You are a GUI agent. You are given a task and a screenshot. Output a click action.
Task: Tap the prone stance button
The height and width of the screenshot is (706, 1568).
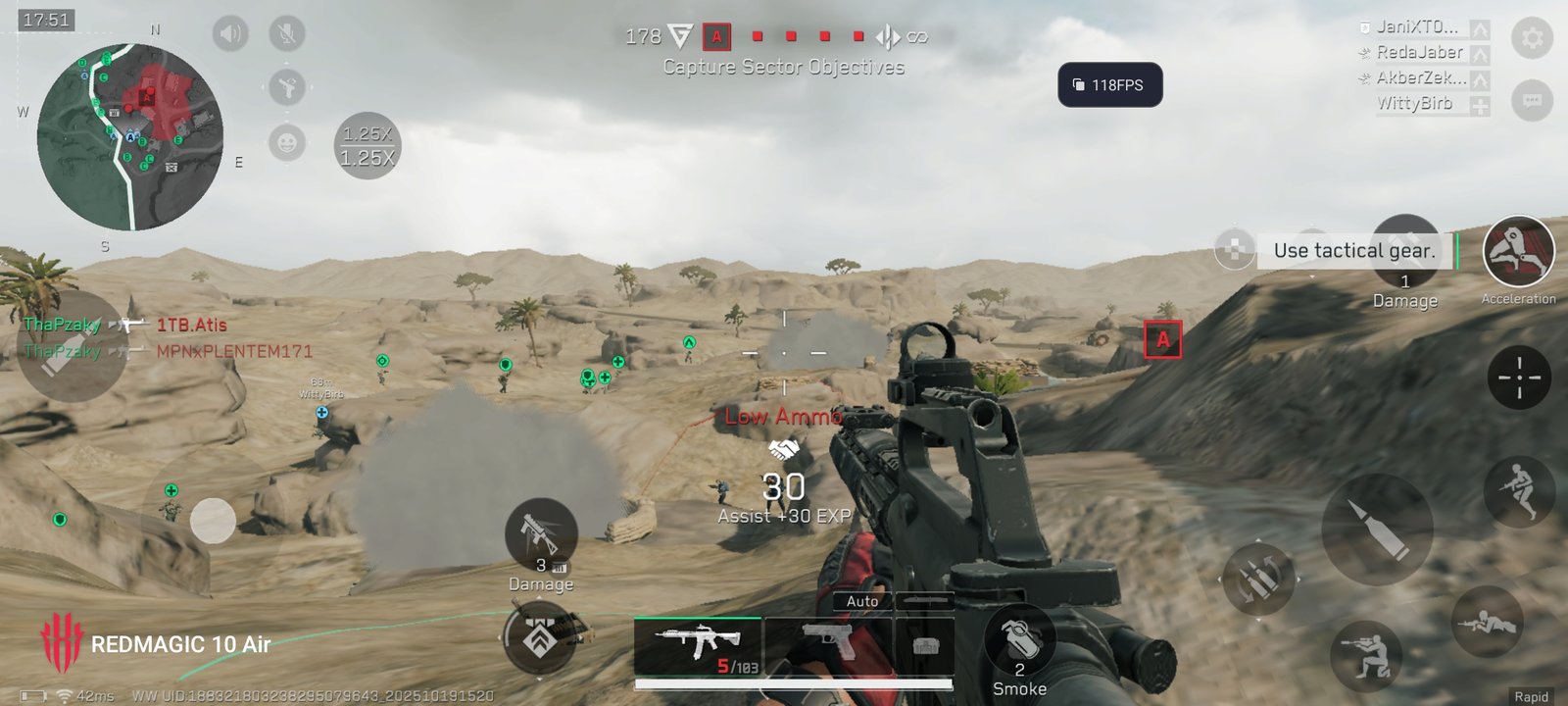coord(1488,623)
